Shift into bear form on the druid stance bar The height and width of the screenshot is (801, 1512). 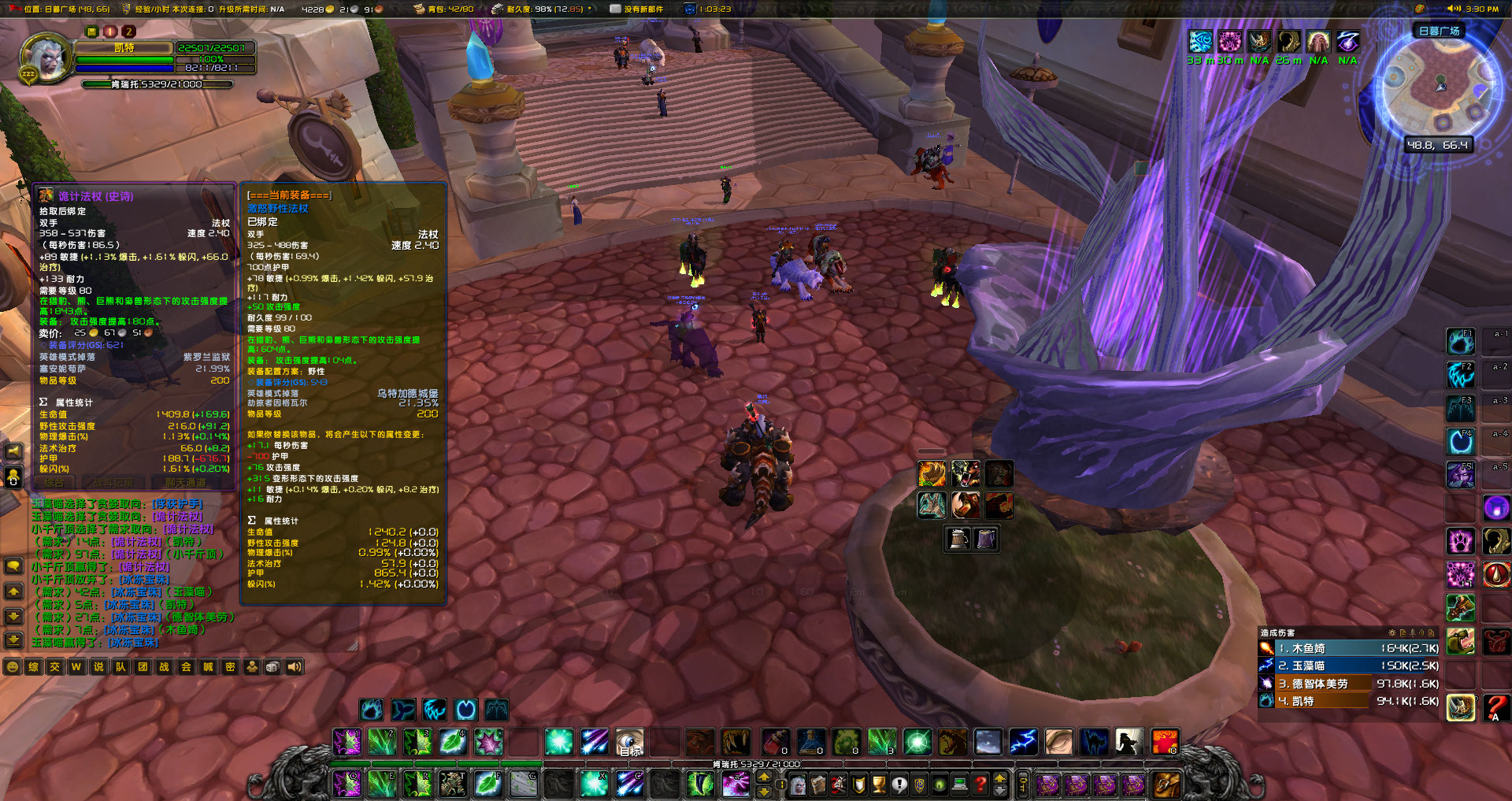(x=372, y=710)
